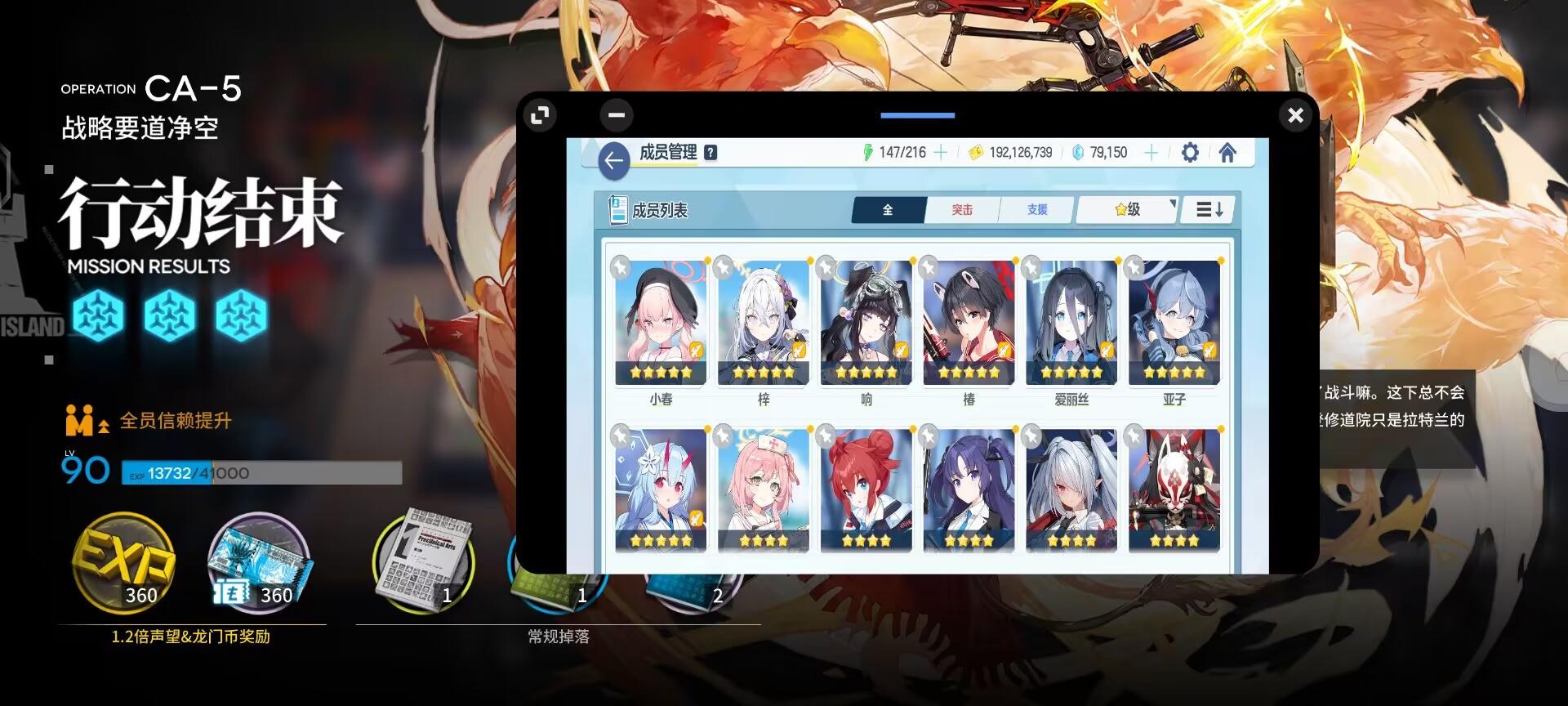Open the sort order menu icon
Screen dimensions: 1568x706
coord(1208,209)
